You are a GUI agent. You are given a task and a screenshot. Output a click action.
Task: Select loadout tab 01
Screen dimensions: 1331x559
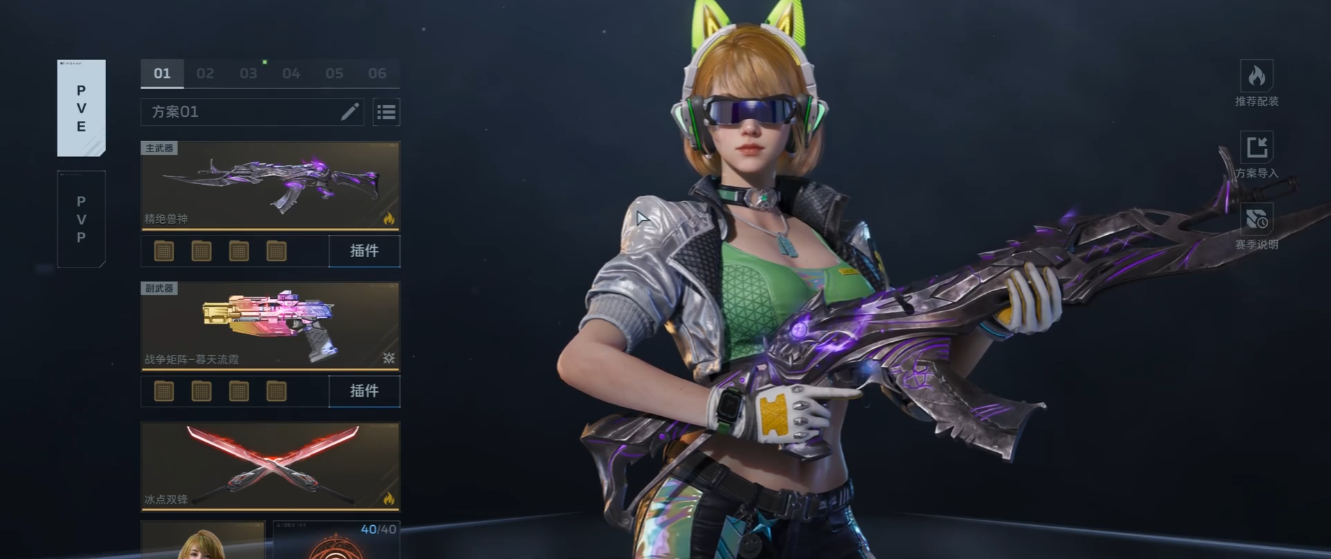pos(162,73)
